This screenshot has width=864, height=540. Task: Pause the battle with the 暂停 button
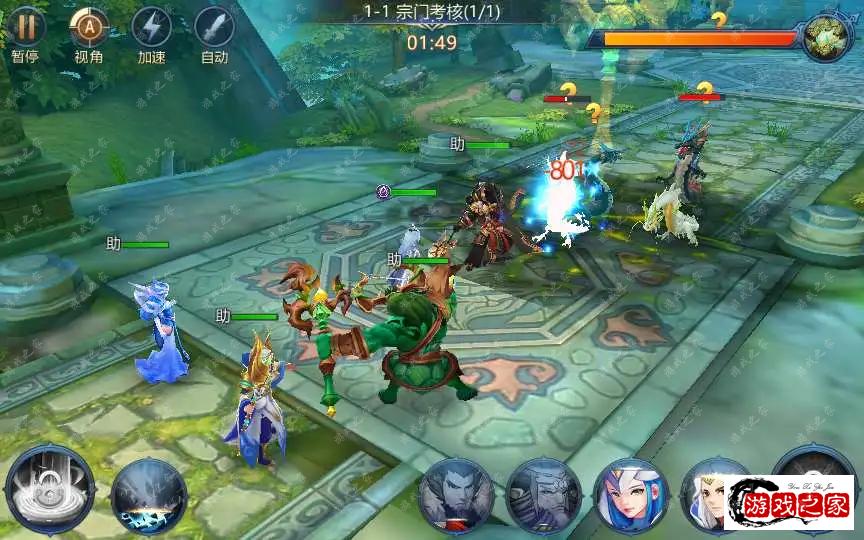tap(25, 27)
